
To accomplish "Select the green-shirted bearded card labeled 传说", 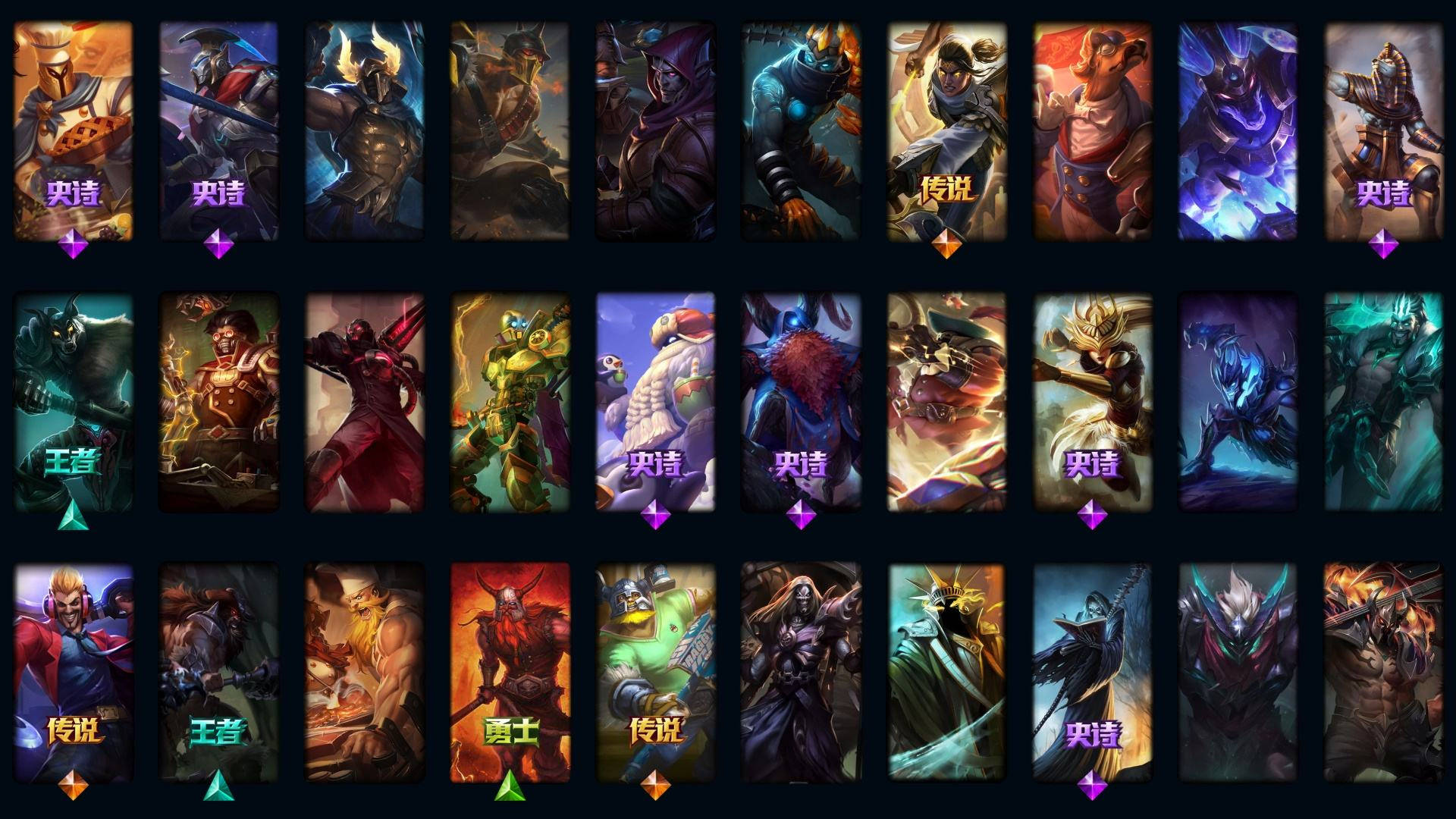I will [x=656, y=672].
